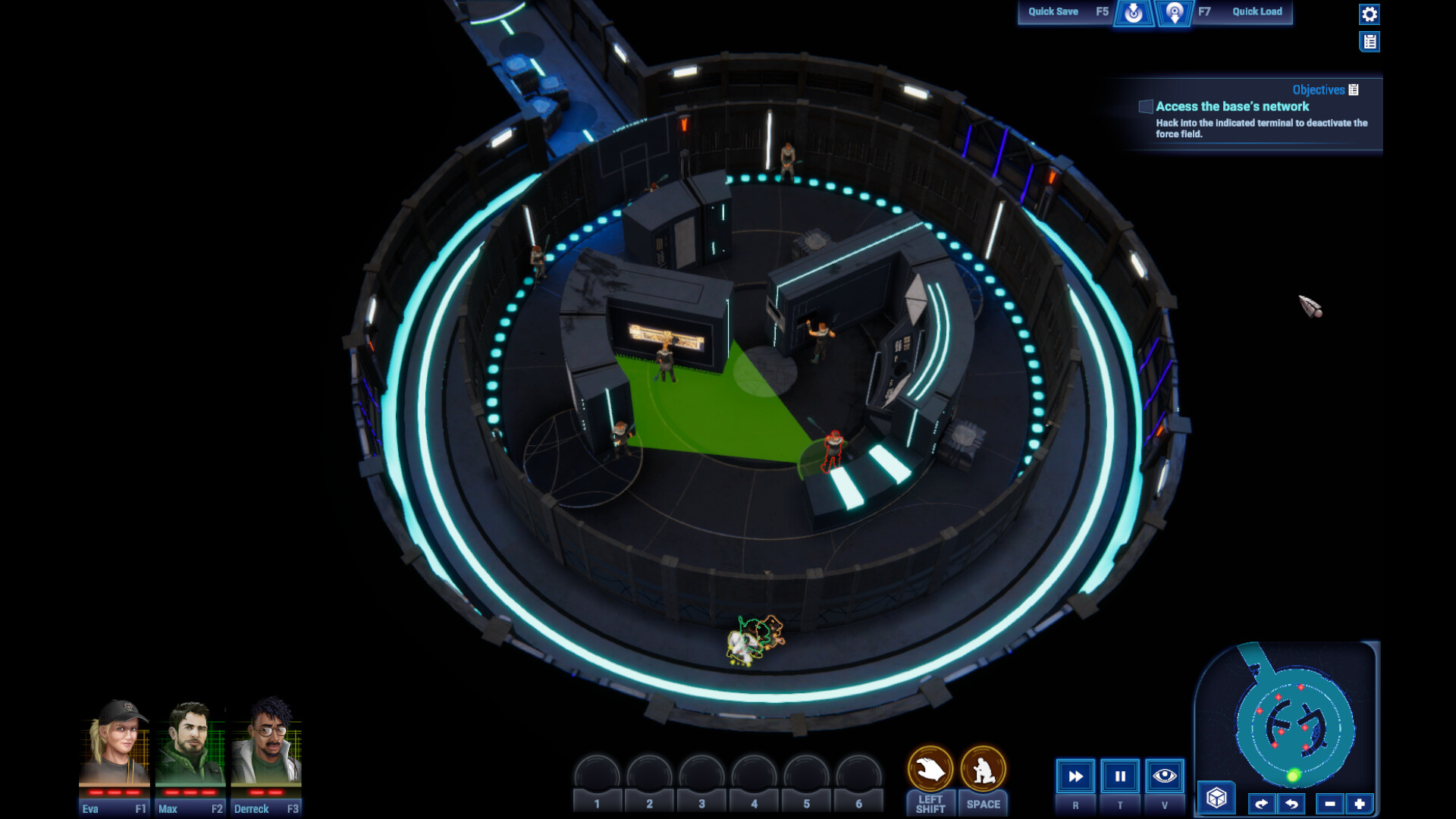This screenshot has width=1456, height=819.
Task: Rotate camera clockwise with curved arrow
Action: [1262, 802]
